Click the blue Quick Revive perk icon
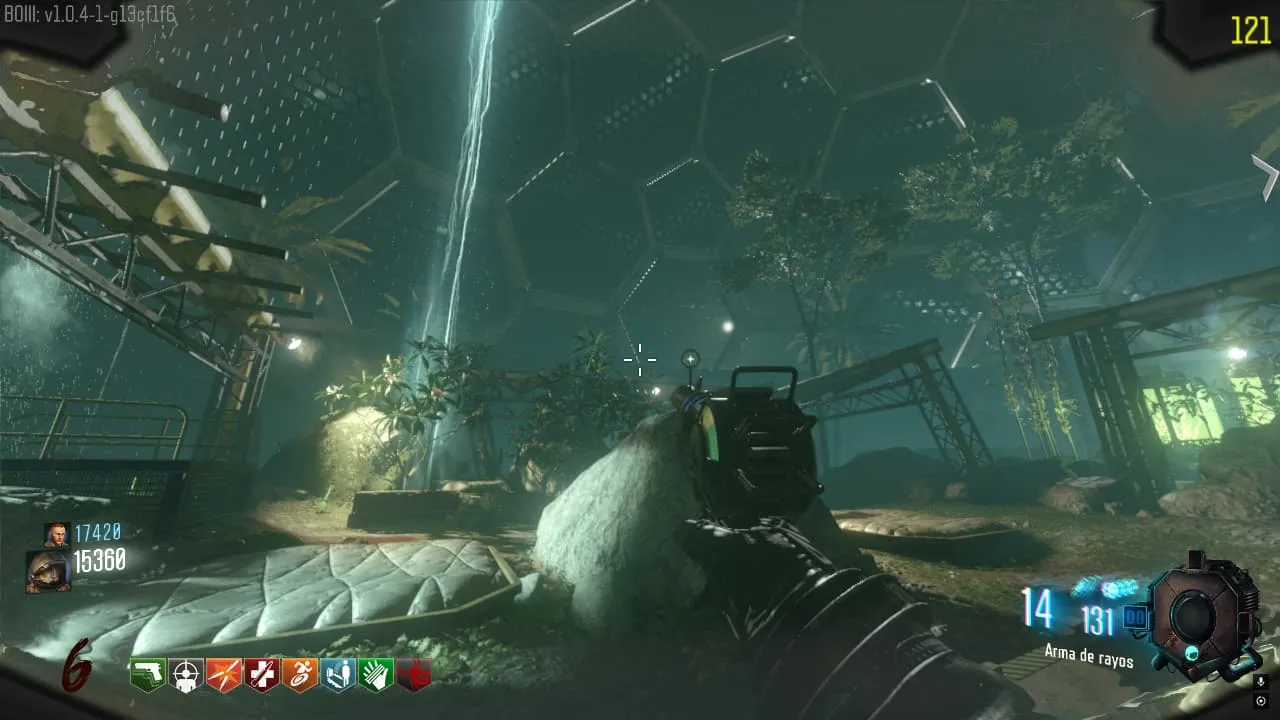Screen dimensions: 1280x720 pyautogui.click(x=338, y=675)
